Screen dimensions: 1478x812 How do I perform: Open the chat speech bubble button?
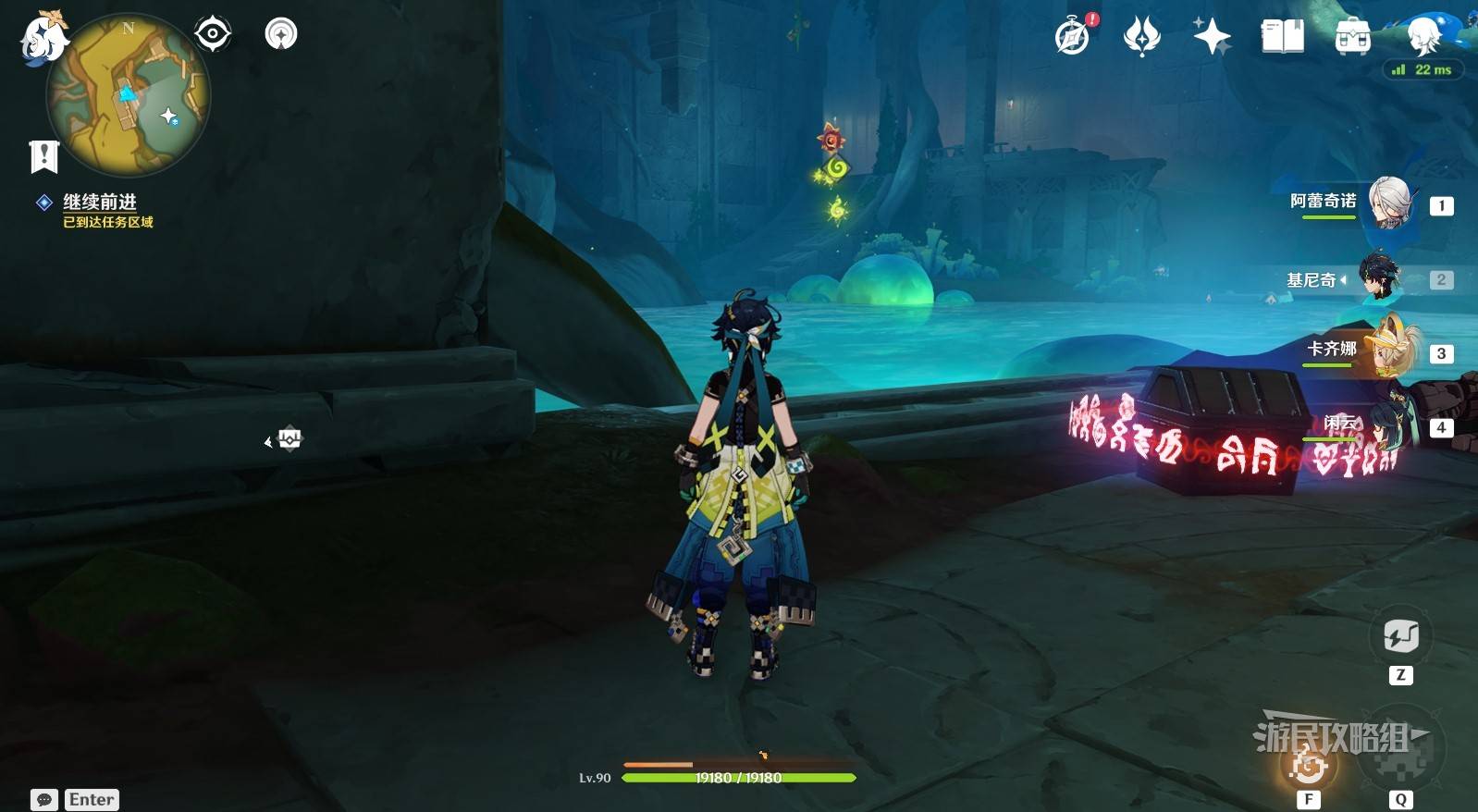point(43,800)
